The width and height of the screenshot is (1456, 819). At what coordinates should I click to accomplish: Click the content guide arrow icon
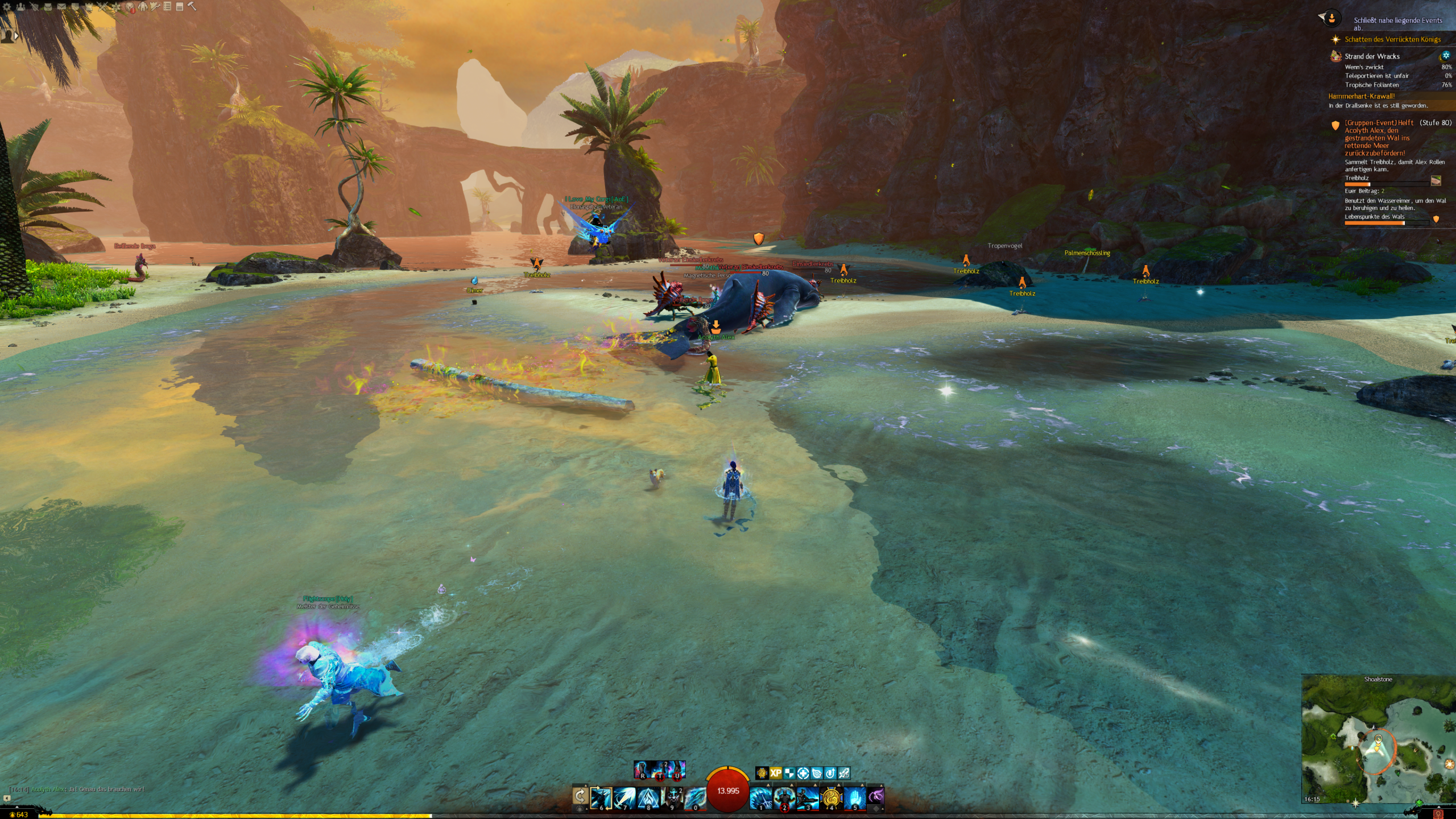coord(1330,19)
